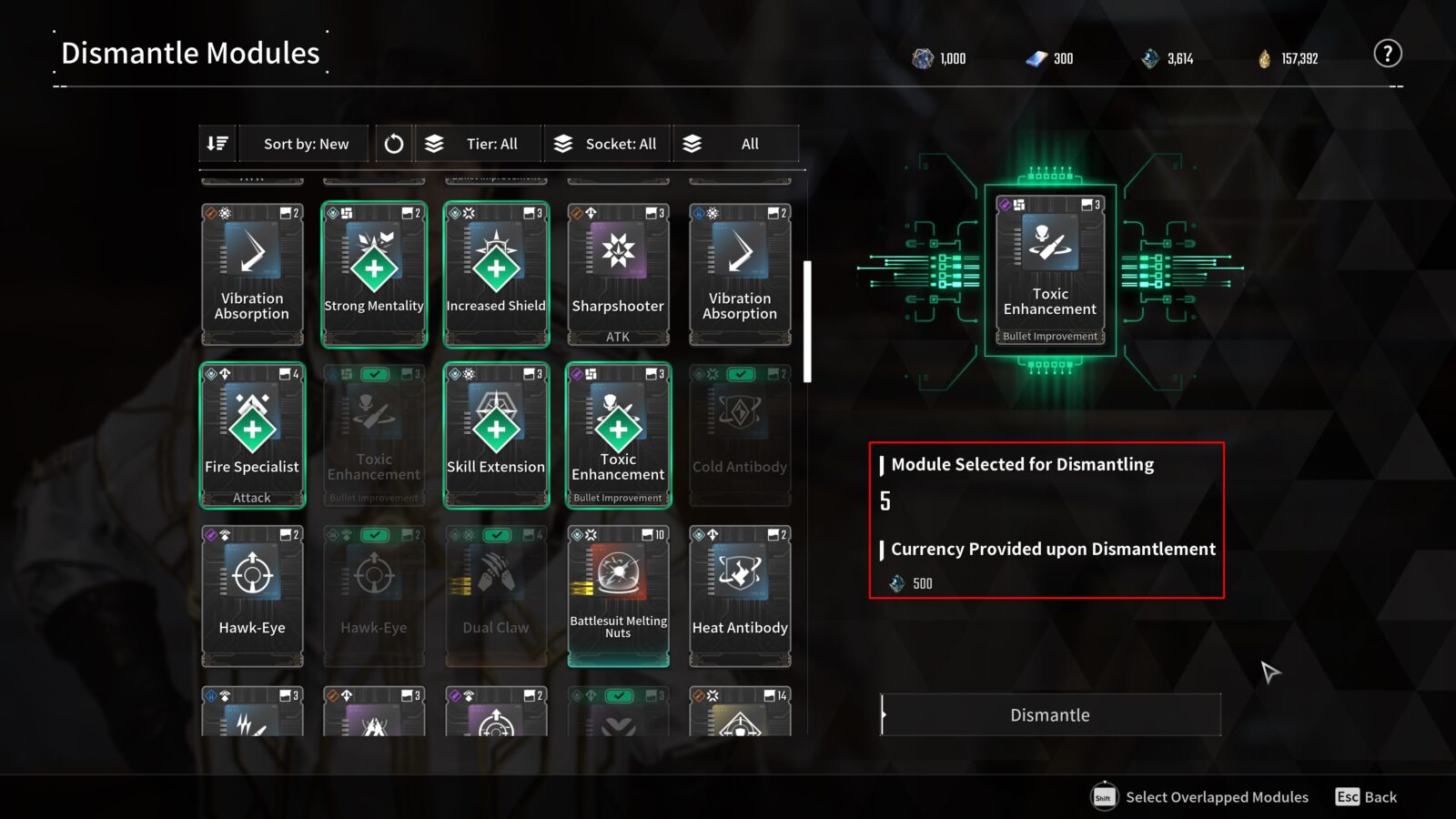Deselect the grayed Hawk-Eye module checkmark
This screenshot has width=1456, height=819.
[x=374, y=535]
